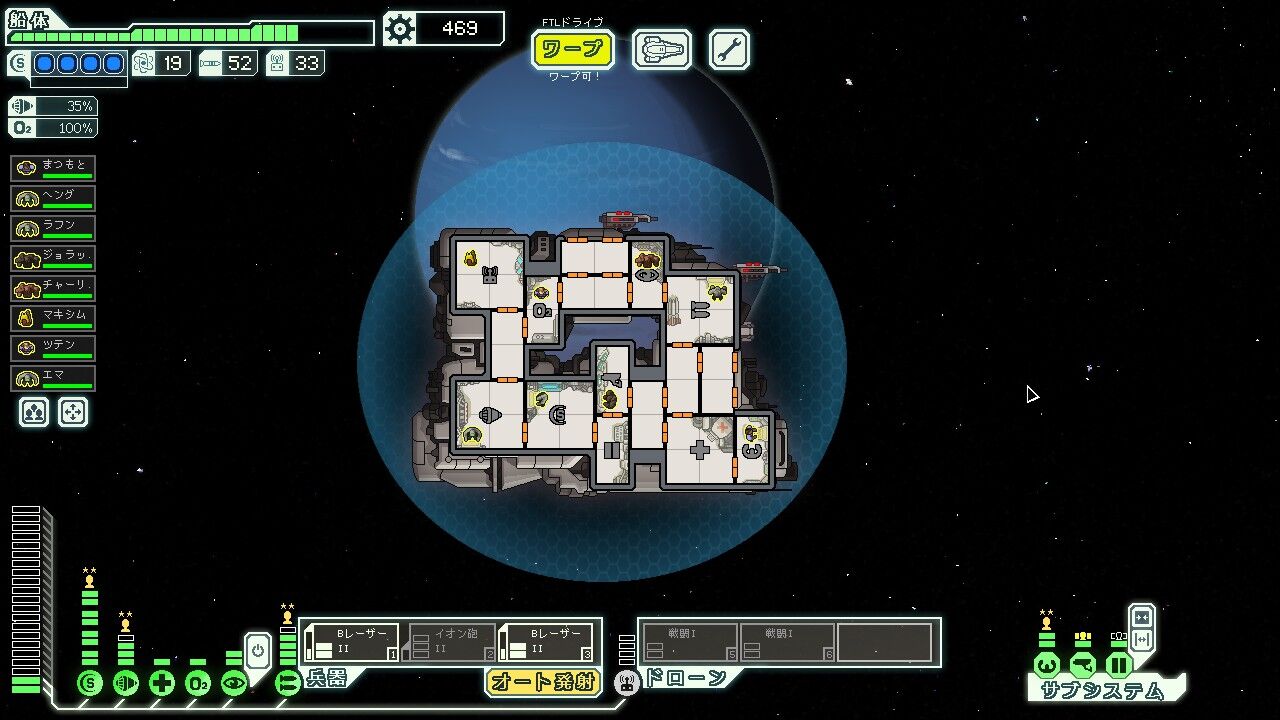Select crew member エマ
The width and height of the screenshot is (1280, 720).
53,378
